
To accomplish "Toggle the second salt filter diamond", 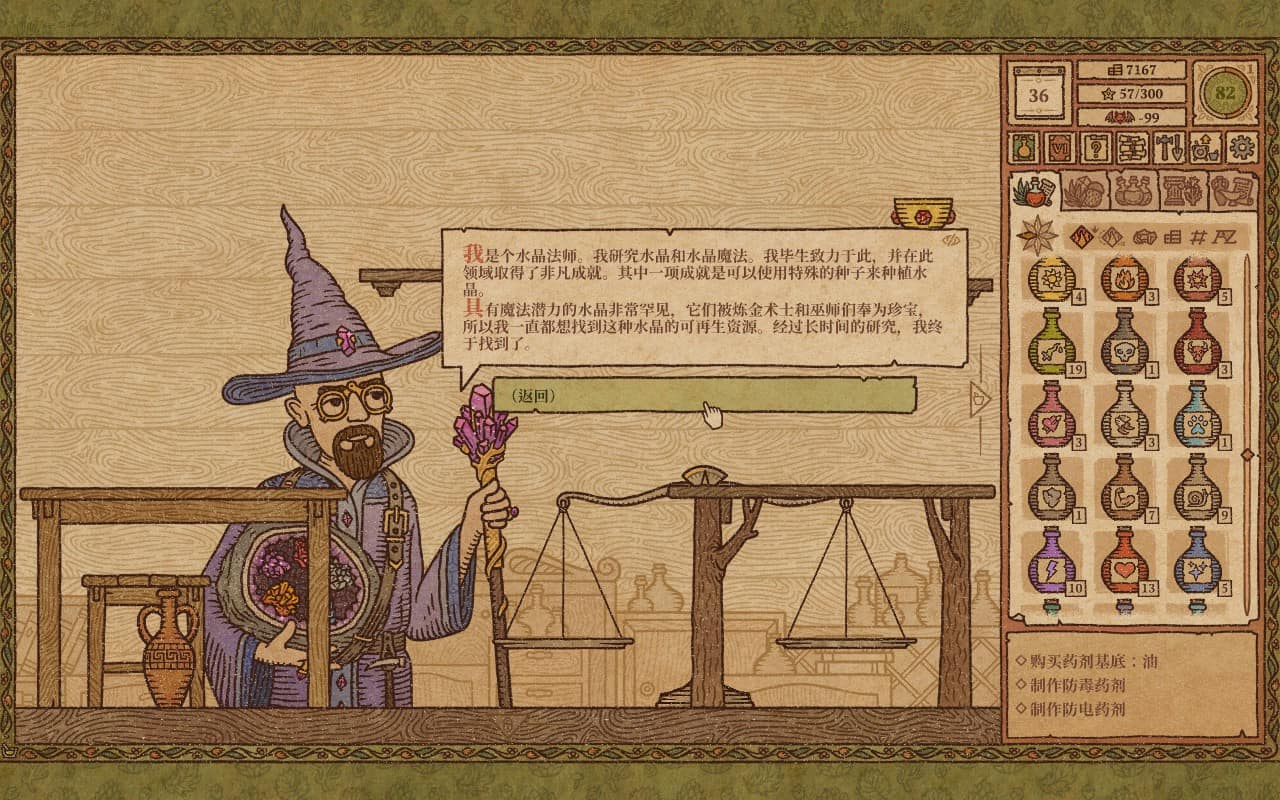I will coord(1113,238).
